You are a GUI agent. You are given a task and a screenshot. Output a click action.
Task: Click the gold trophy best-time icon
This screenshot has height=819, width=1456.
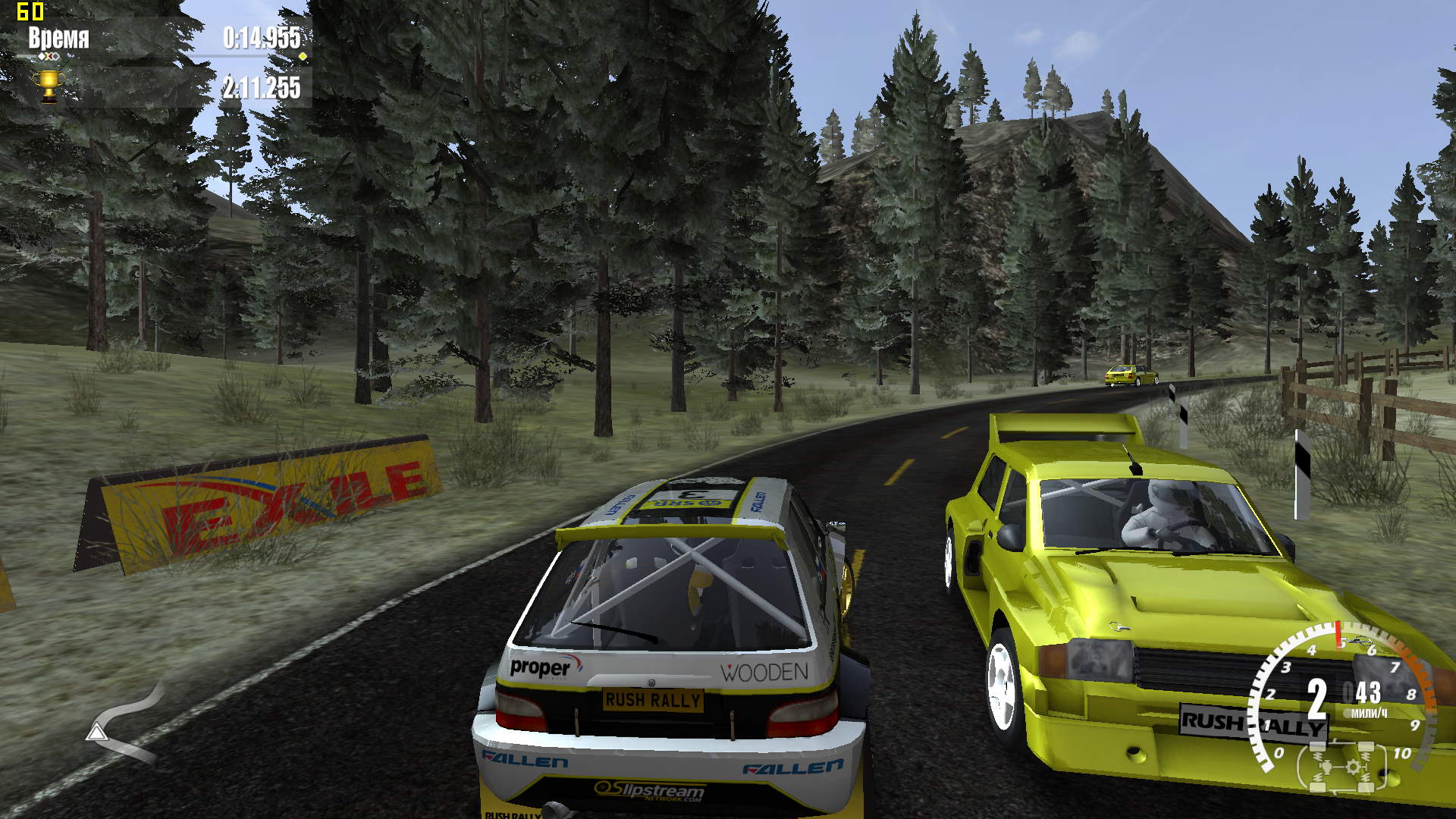(x=49, y=86)
